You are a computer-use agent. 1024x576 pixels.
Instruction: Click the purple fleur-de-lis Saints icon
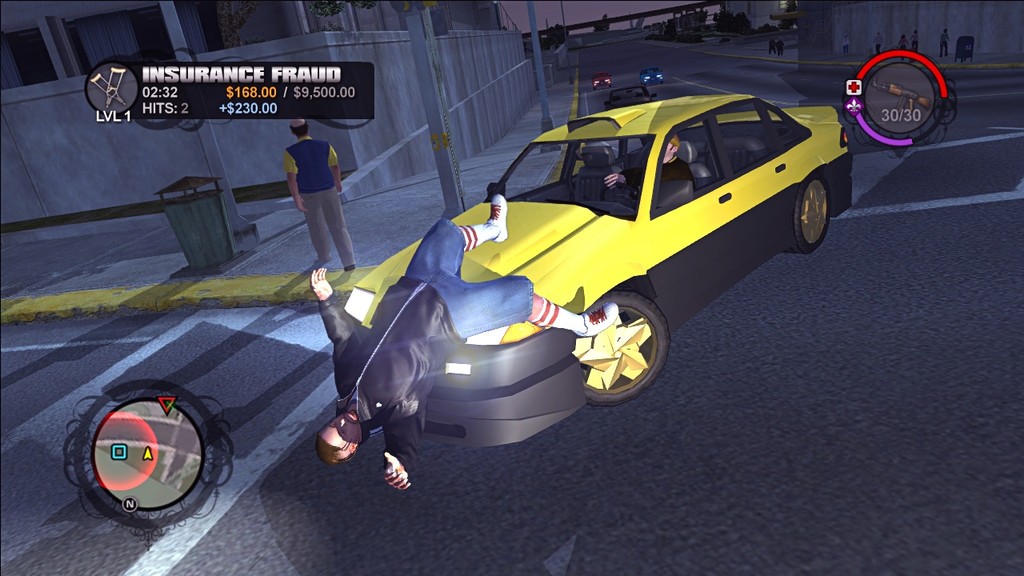coord(854,107)
